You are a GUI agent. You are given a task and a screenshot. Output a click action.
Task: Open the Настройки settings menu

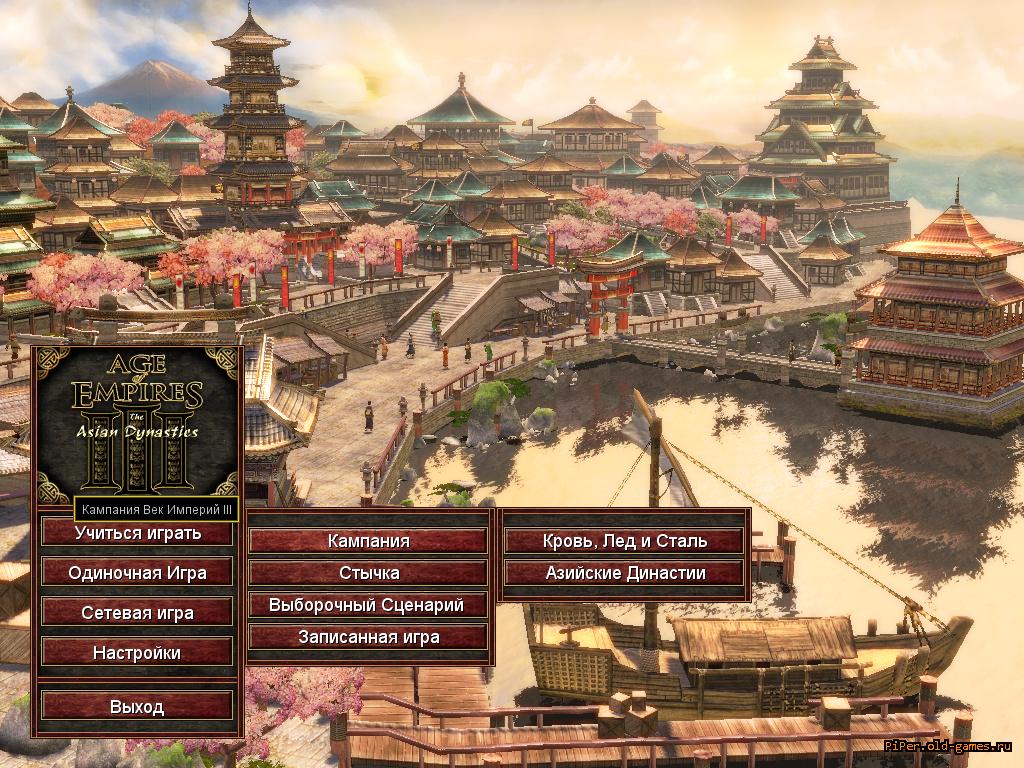pos(137,653)
